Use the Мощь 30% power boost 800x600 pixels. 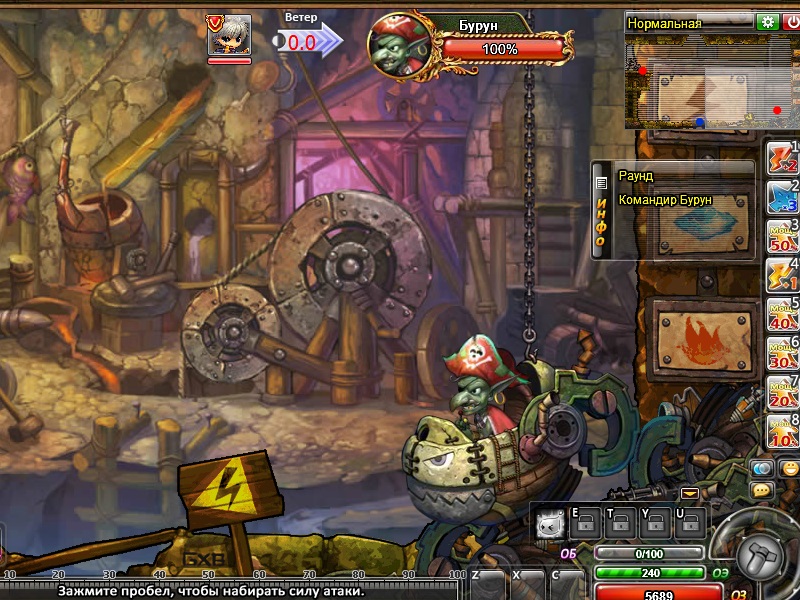pyautogui.click(x=780, y=354)
